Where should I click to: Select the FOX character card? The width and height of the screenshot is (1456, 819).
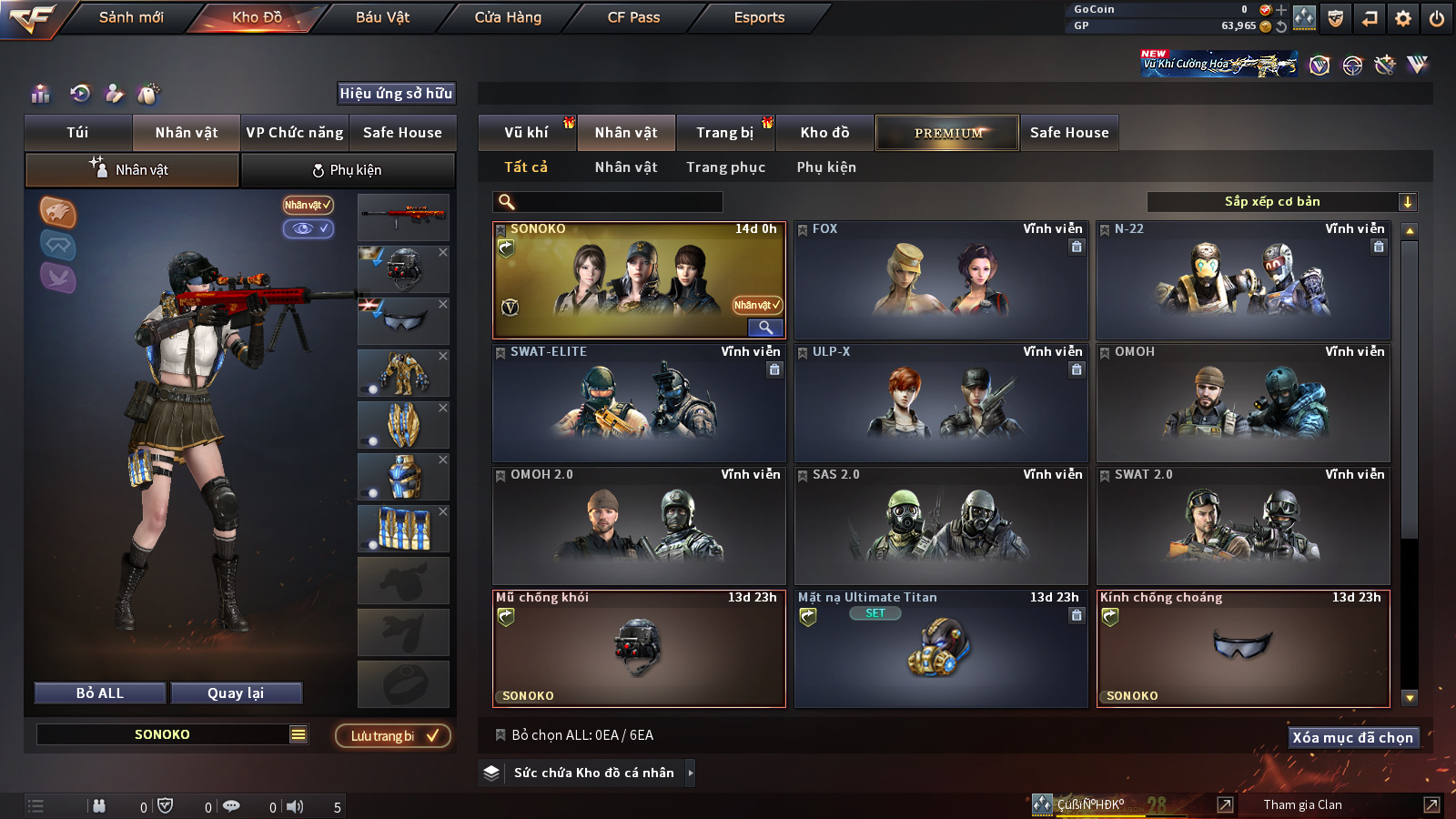coord(941,280)
